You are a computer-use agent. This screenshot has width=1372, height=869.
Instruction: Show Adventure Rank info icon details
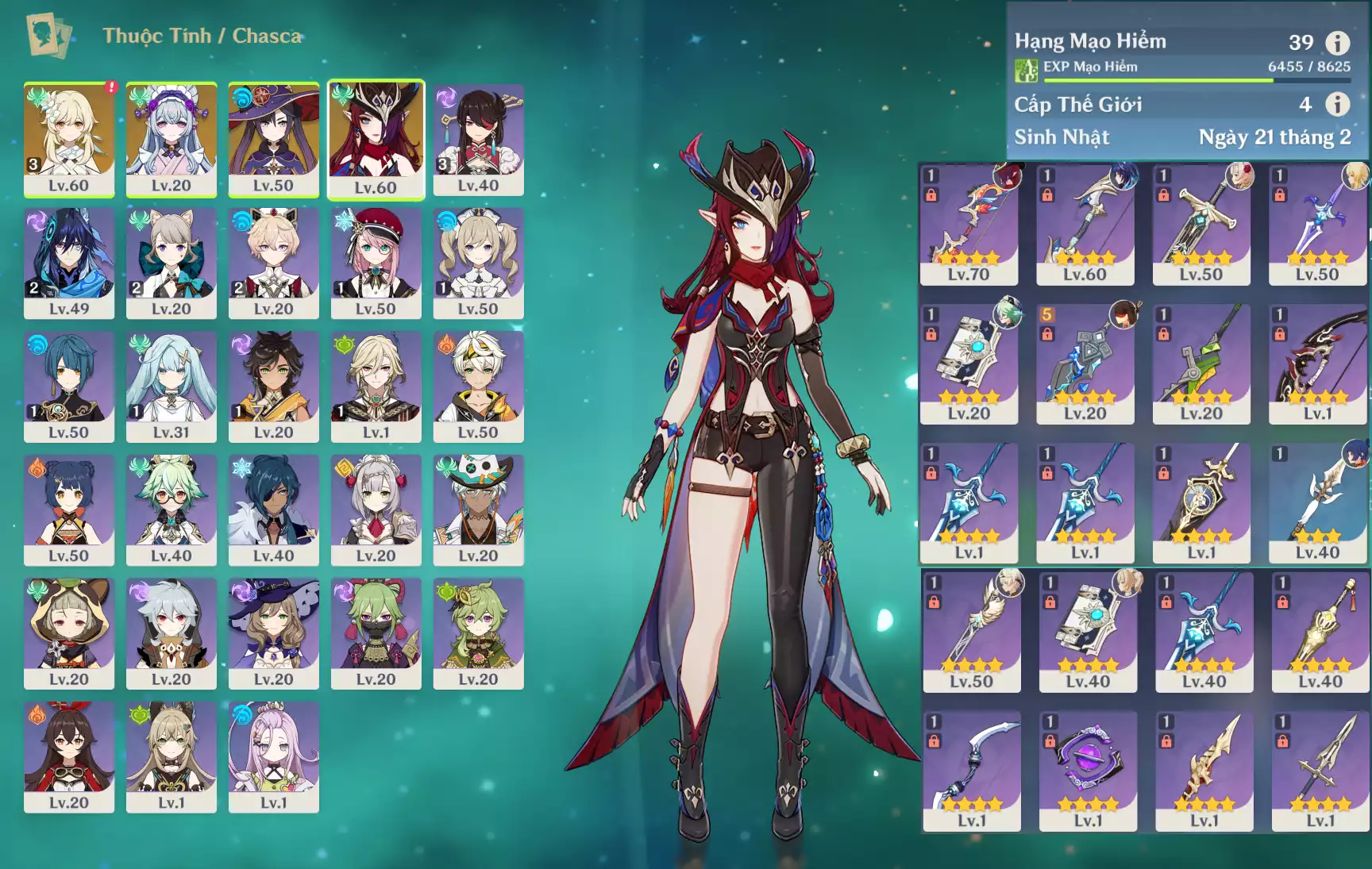click(x=1338, y=42)
